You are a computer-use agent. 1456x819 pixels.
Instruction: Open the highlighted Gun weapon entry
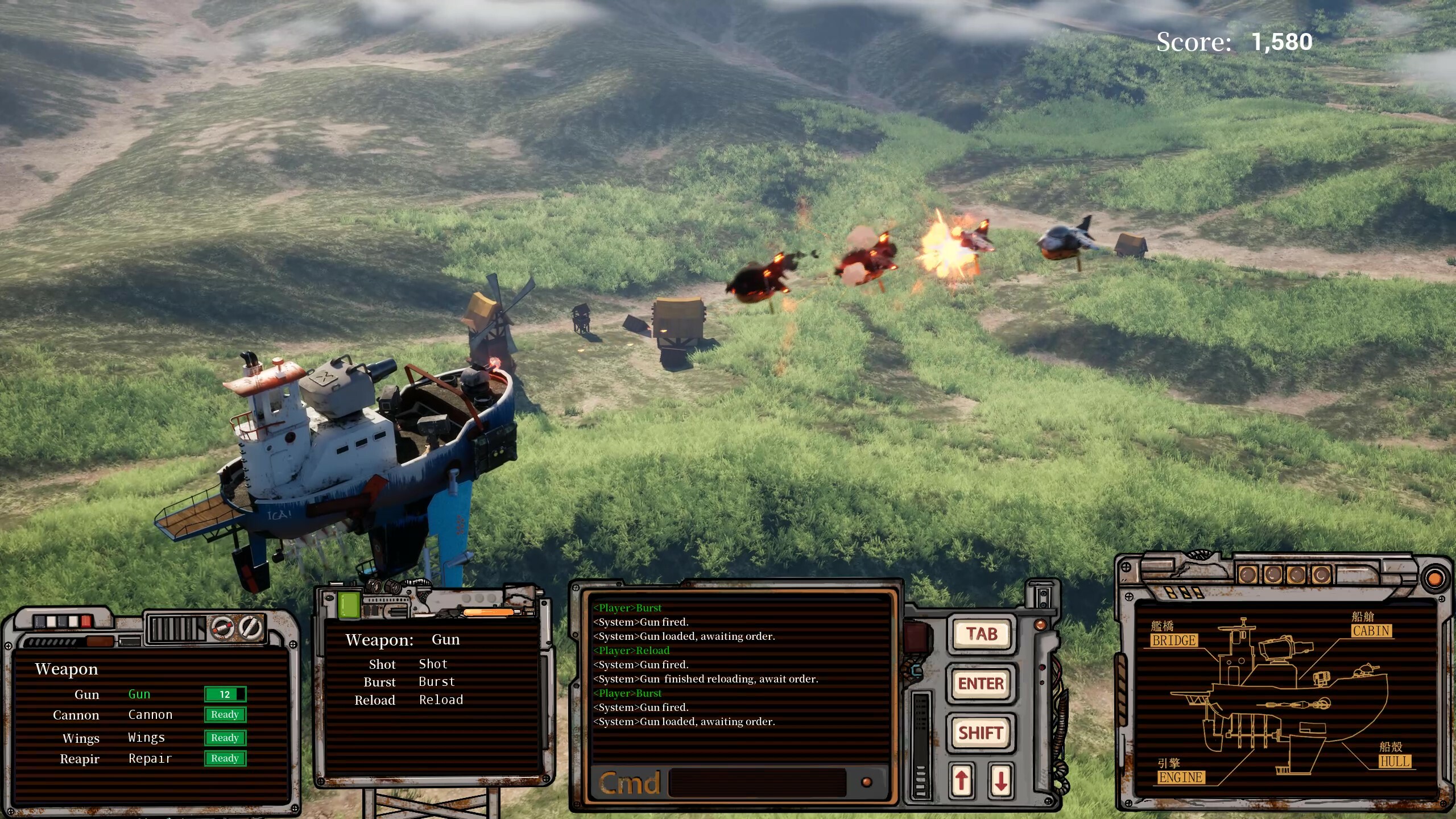click(x=139, y=694)
